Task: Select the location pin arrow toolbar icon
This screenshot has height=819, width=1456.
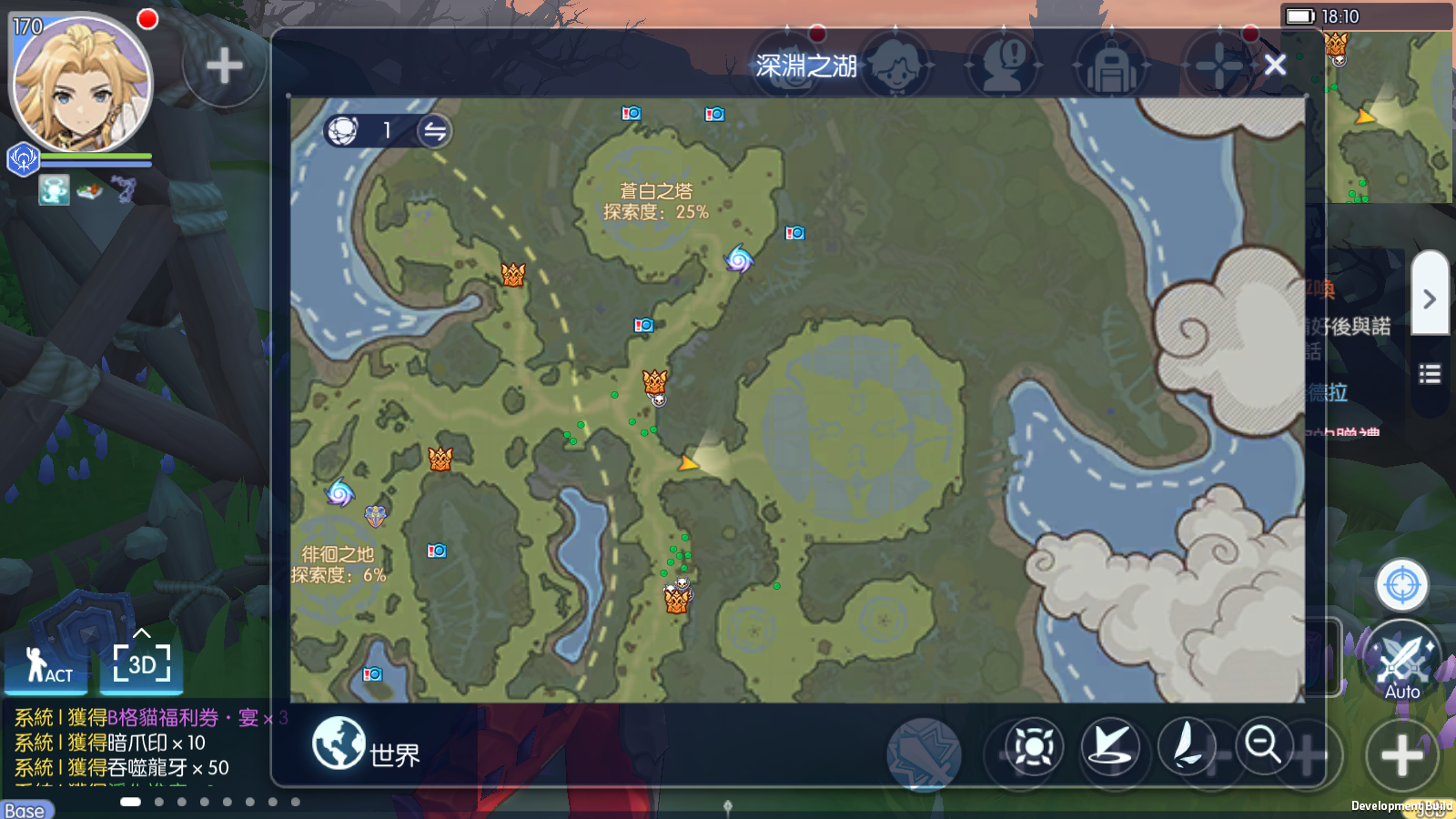Action: pos(1110,747)
